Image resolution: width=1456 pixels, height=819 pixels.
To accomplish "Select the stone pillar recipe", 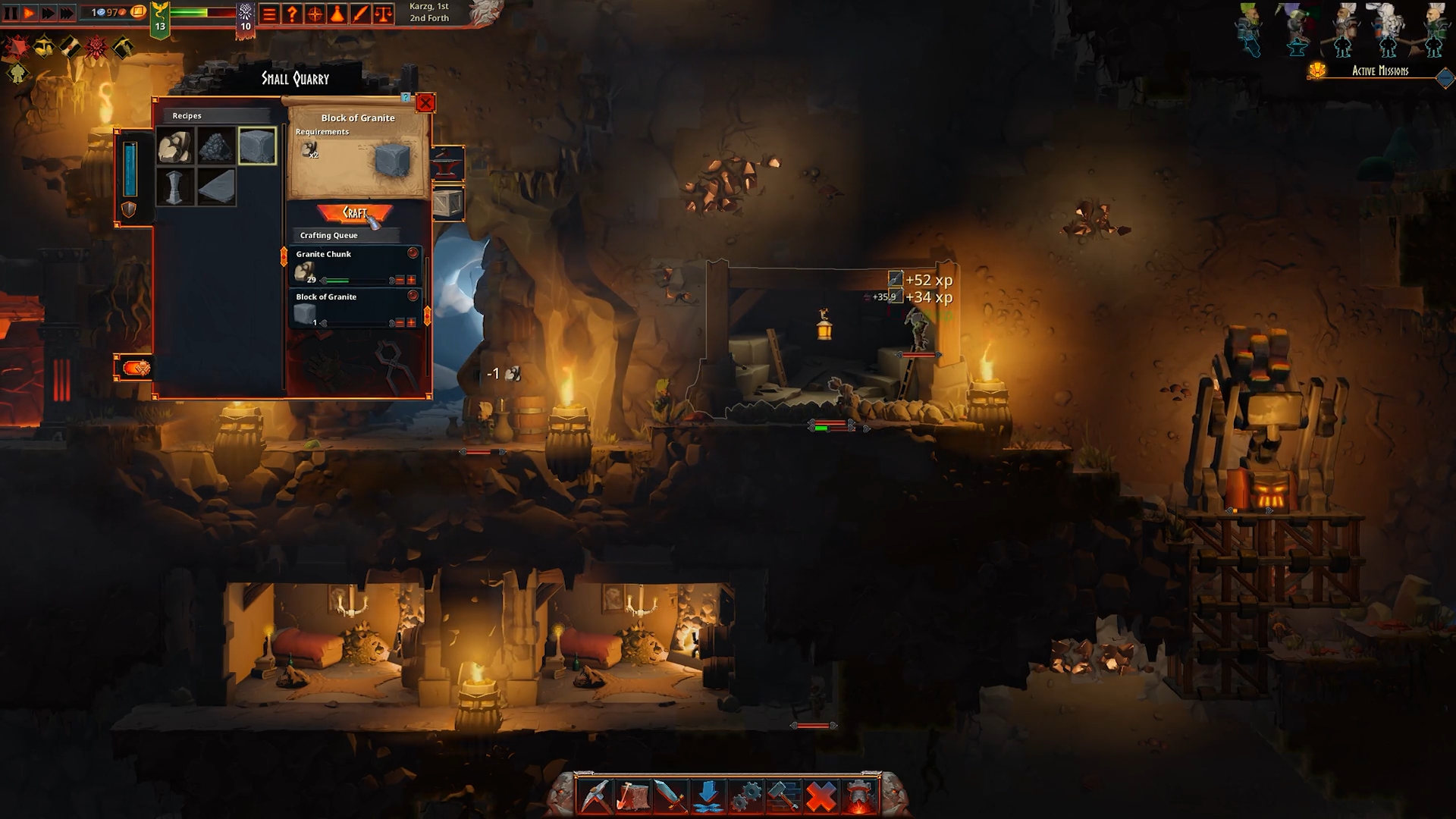I will tap(175, 187).
